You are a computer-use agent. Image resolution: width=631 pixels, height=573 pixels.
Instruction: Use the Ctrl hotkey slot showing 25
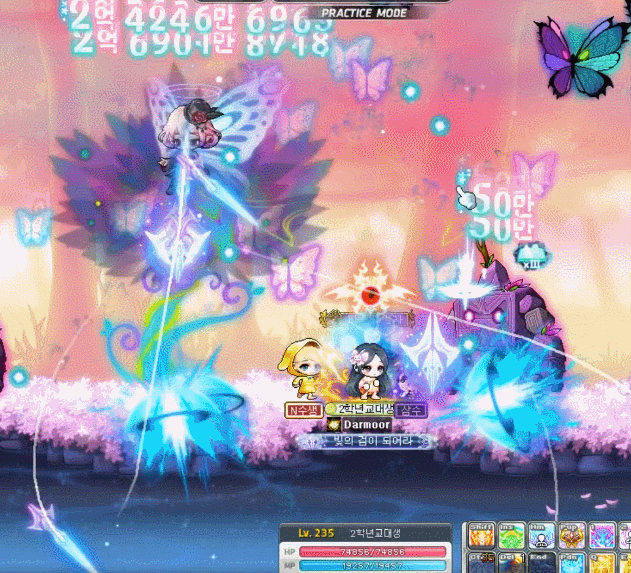point(481,563)
